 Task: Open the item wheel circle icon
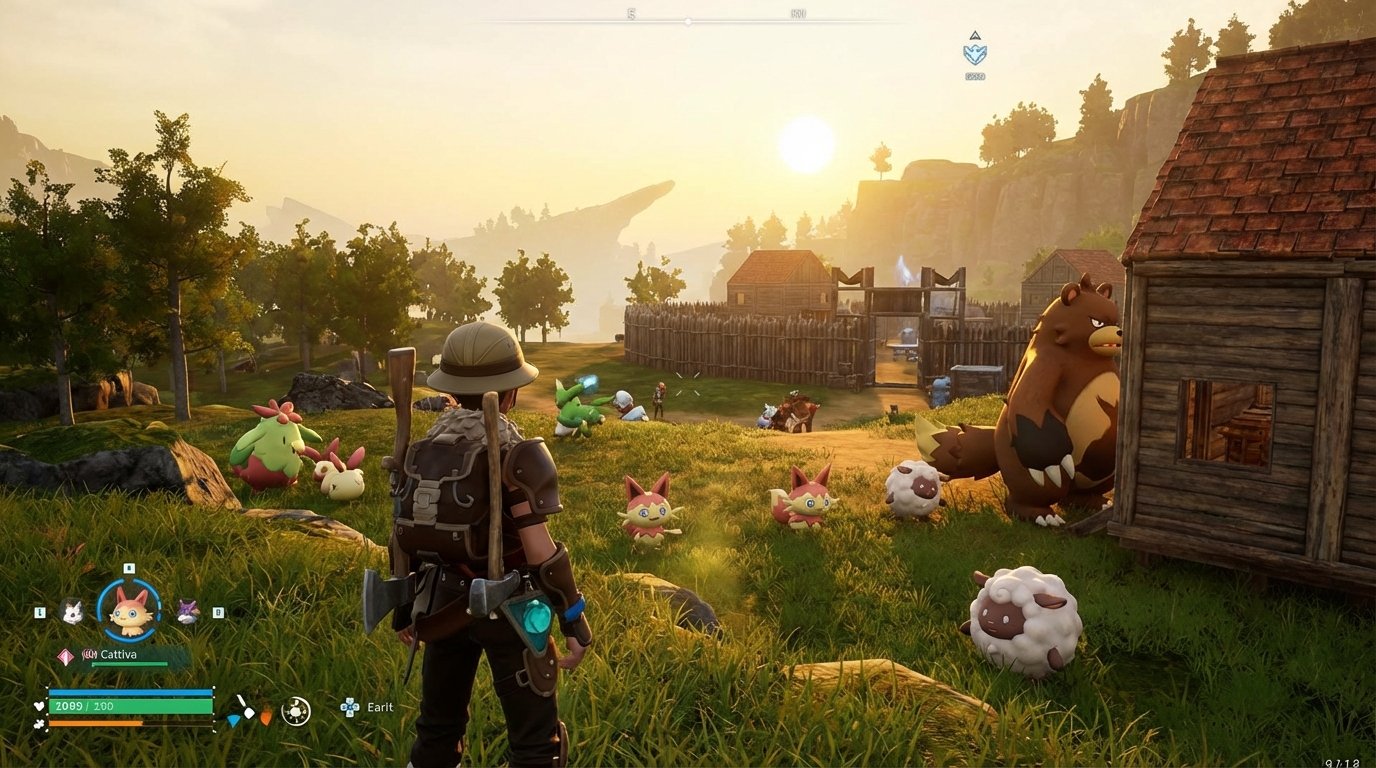295,708
